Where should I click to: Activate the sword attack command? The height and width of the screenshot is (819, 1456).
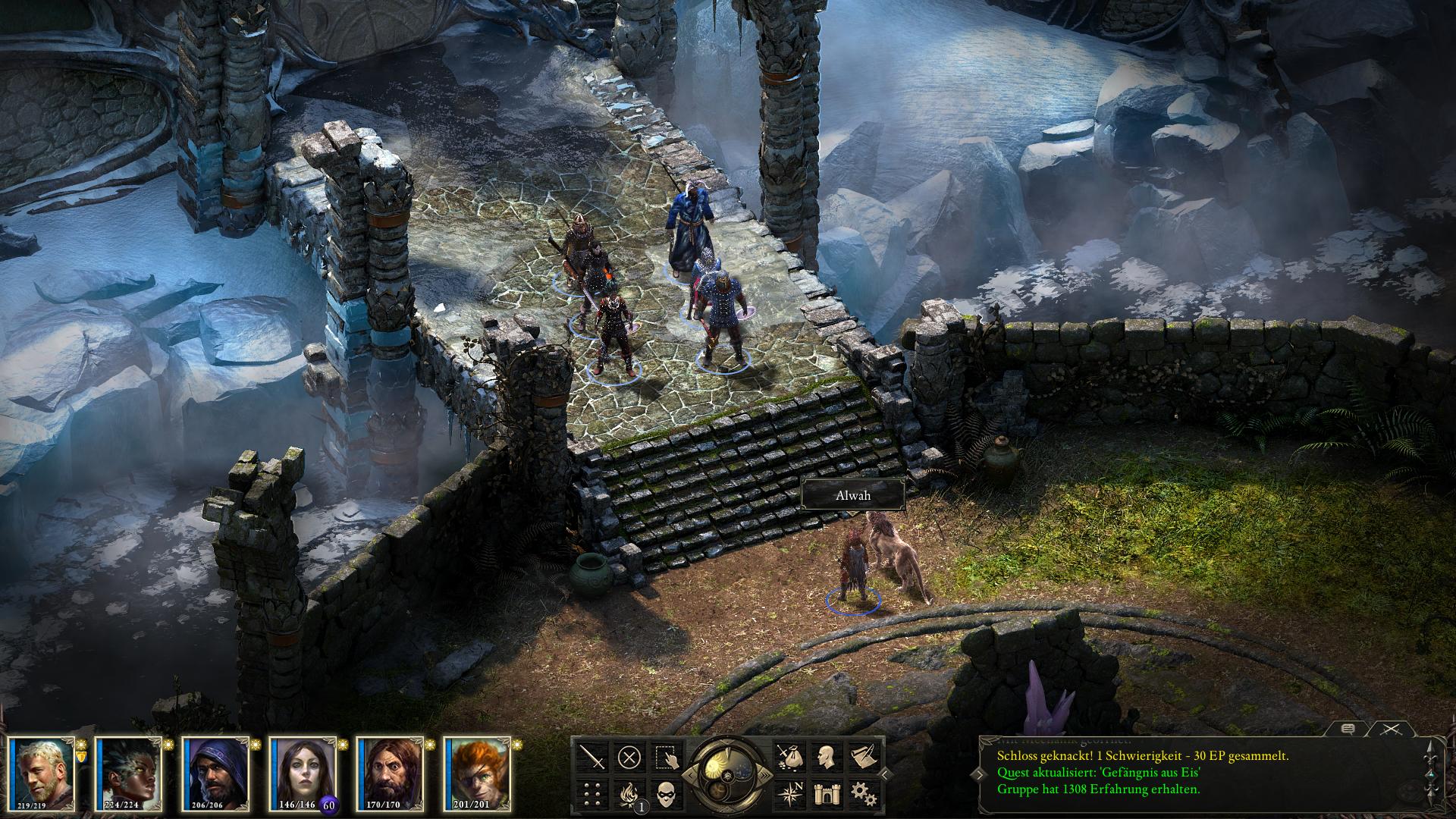[592, 757]
